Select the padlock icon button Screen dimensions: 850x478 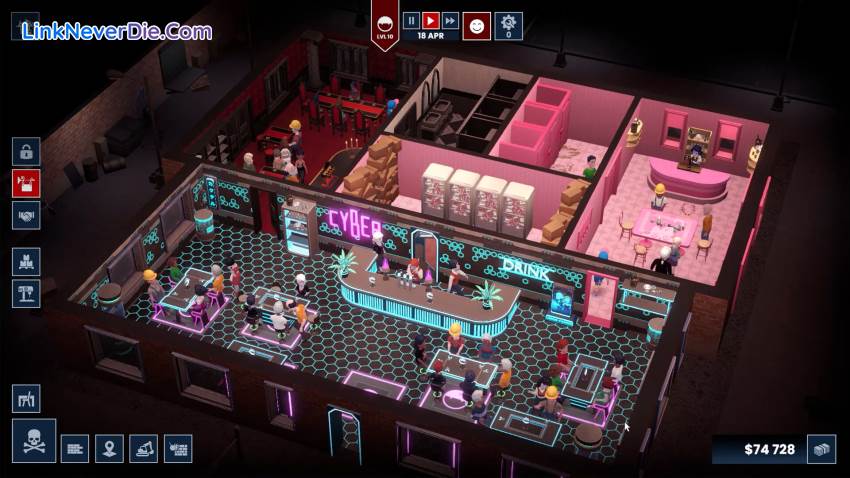point(26,152)
